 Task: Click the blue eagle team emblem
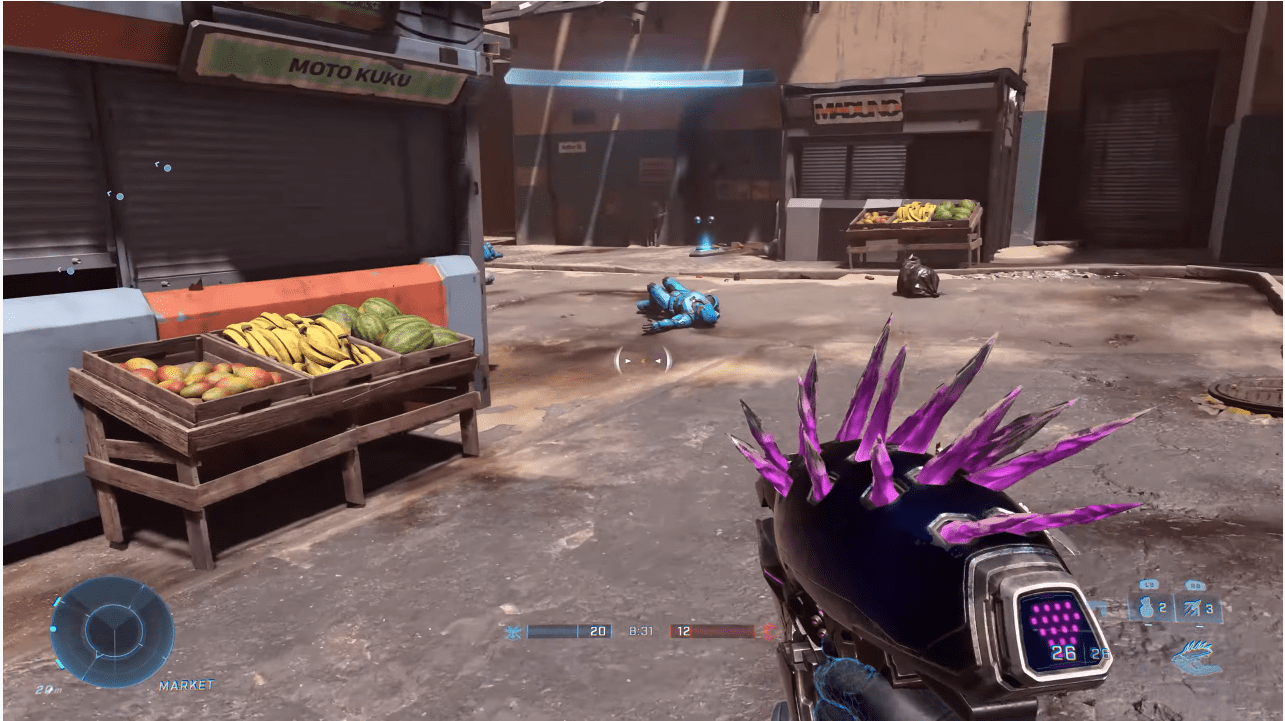point(514,632)
